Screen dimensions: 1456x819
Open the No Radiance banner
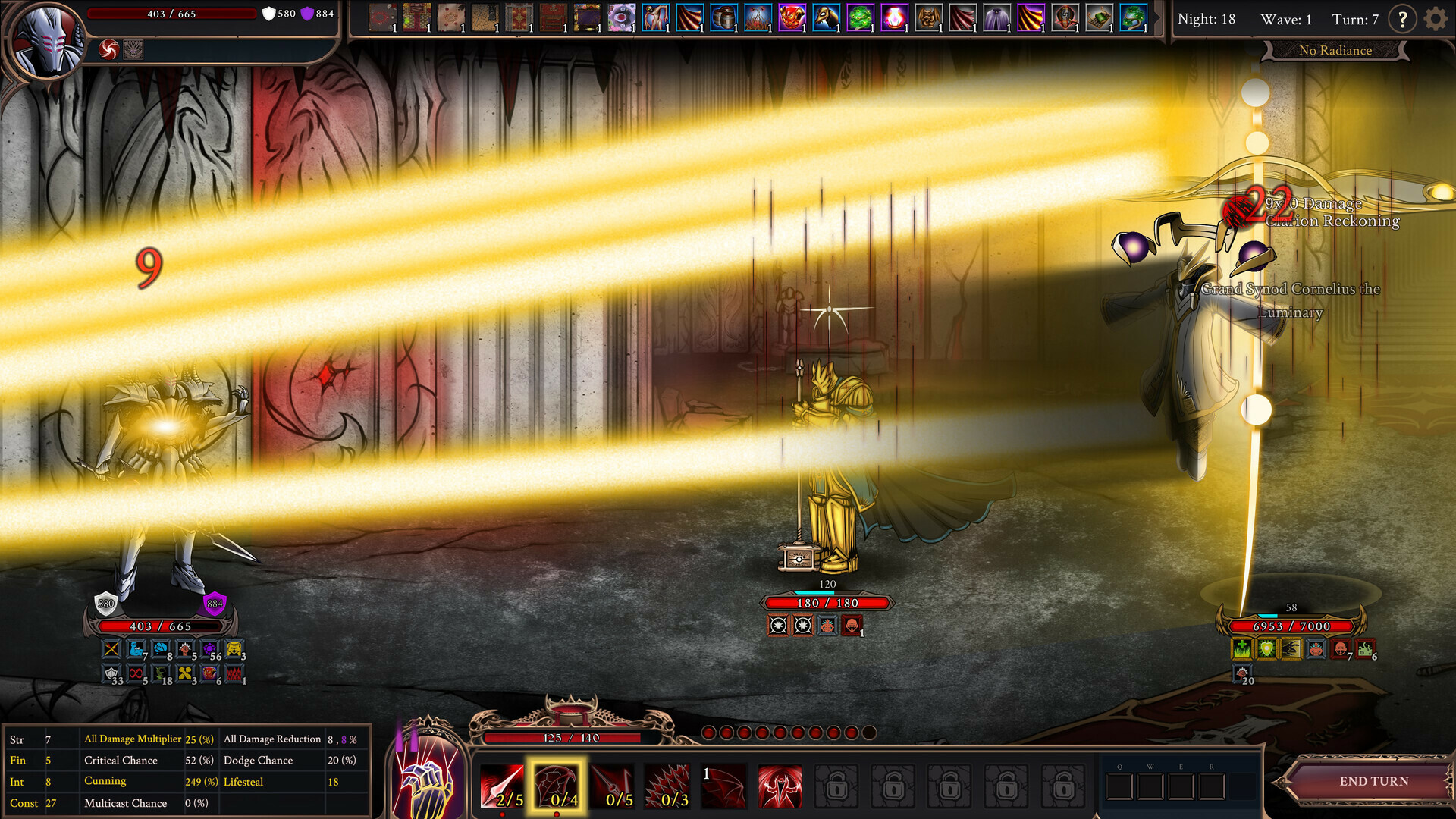coord(1335,50)
